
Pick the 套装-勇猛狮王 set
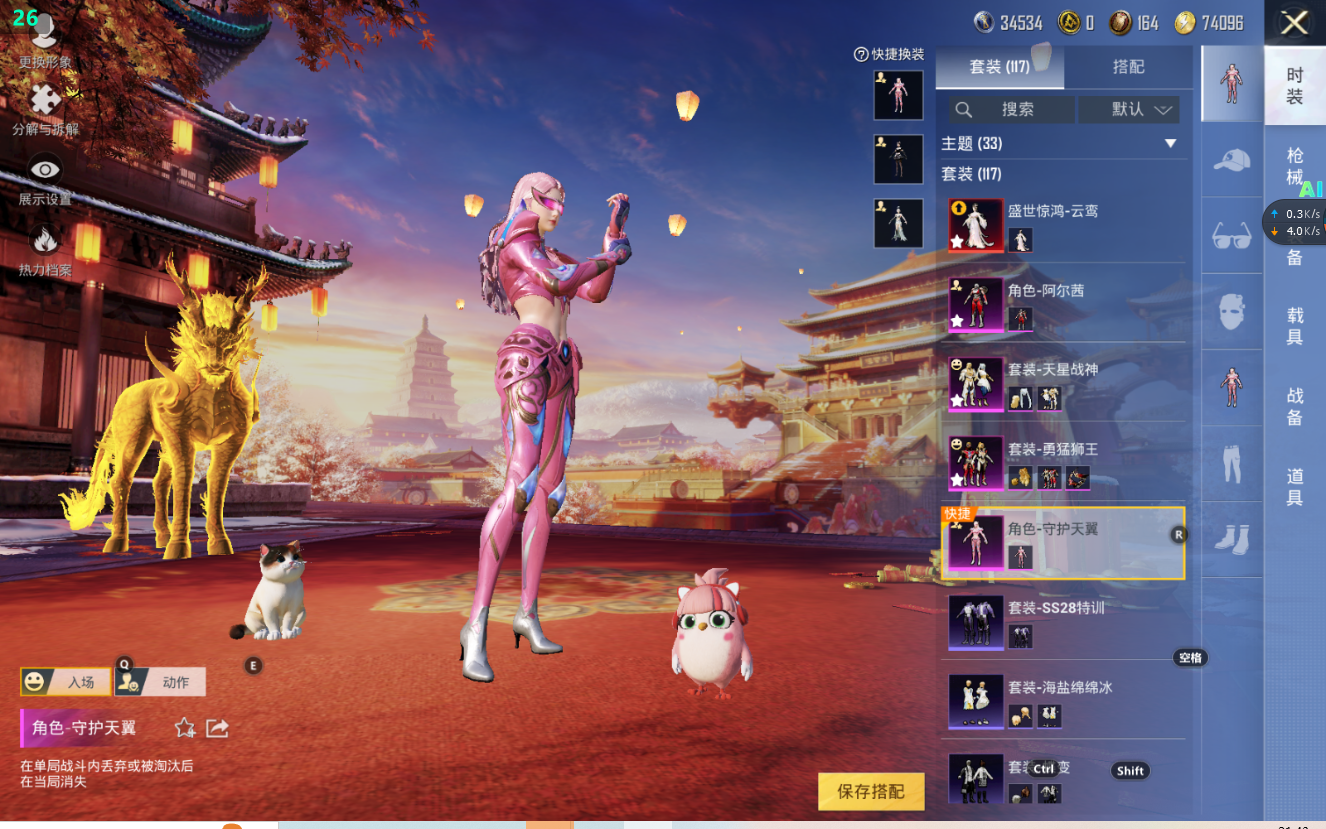point(1065,463)
